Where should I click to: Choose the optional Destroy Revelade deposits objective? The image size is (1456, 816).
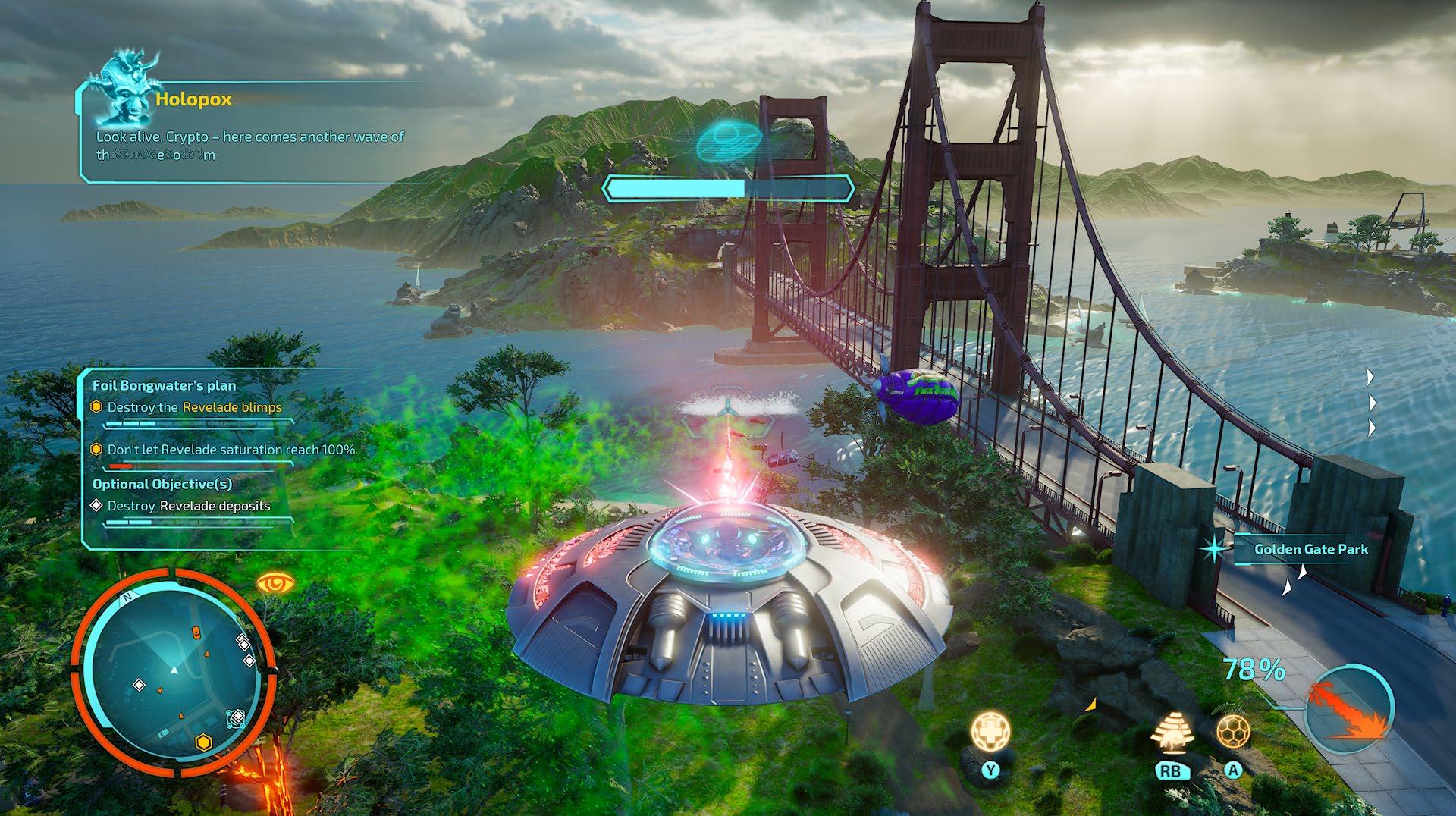(x=188, y=506)
